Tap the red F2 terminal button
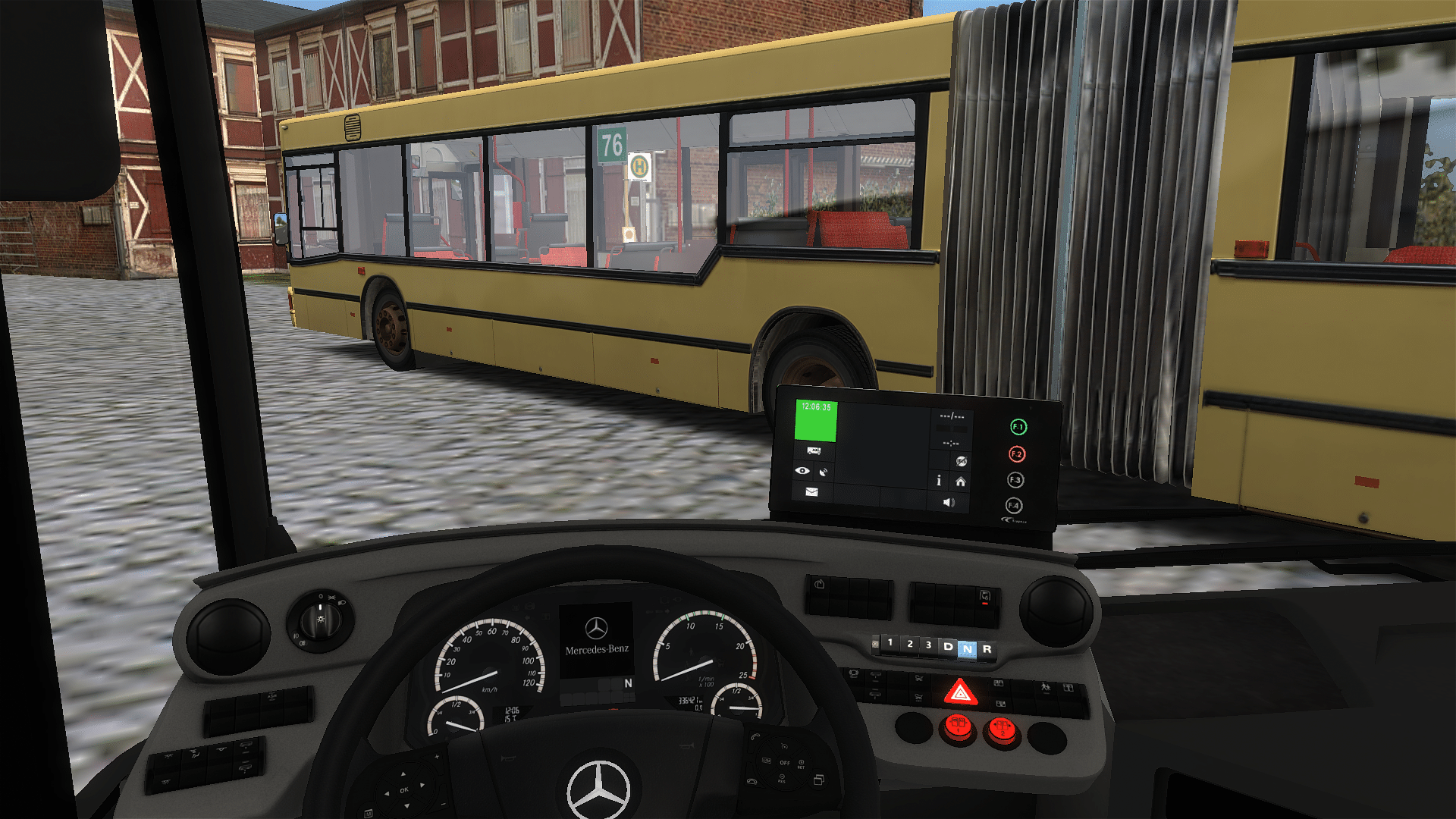This screenshot has height=819, width=1456. (1017, 454)
